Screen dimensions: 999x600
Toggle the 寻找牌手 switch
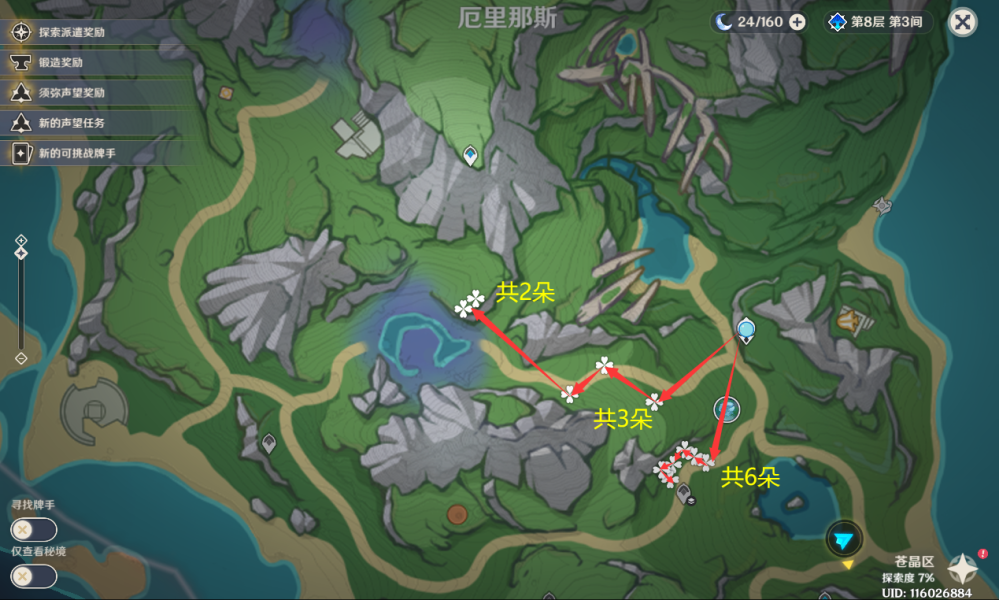[x=33, y=530]
